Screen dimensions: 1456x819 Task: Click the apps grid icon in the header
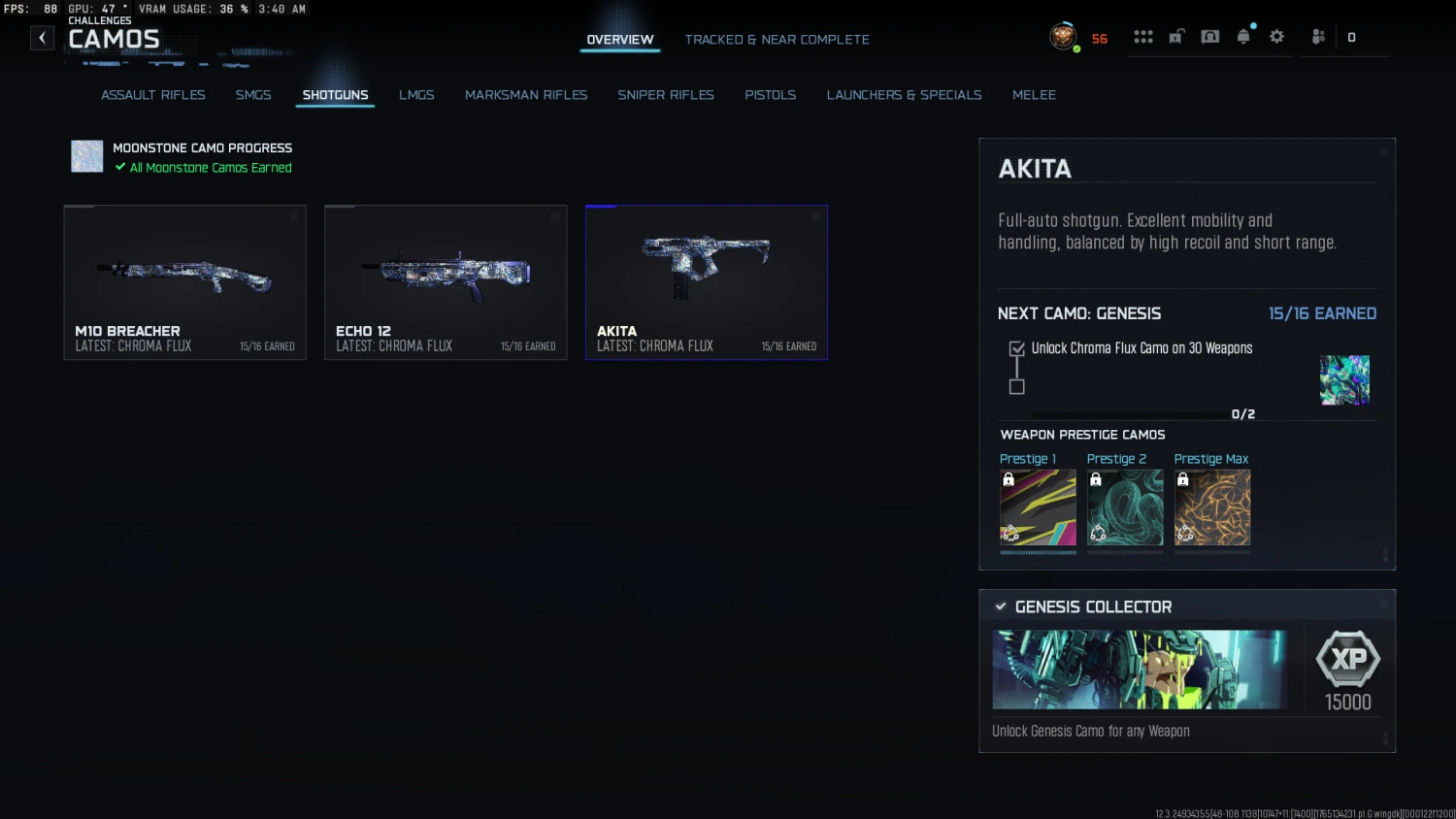[x=1143, y=36]
